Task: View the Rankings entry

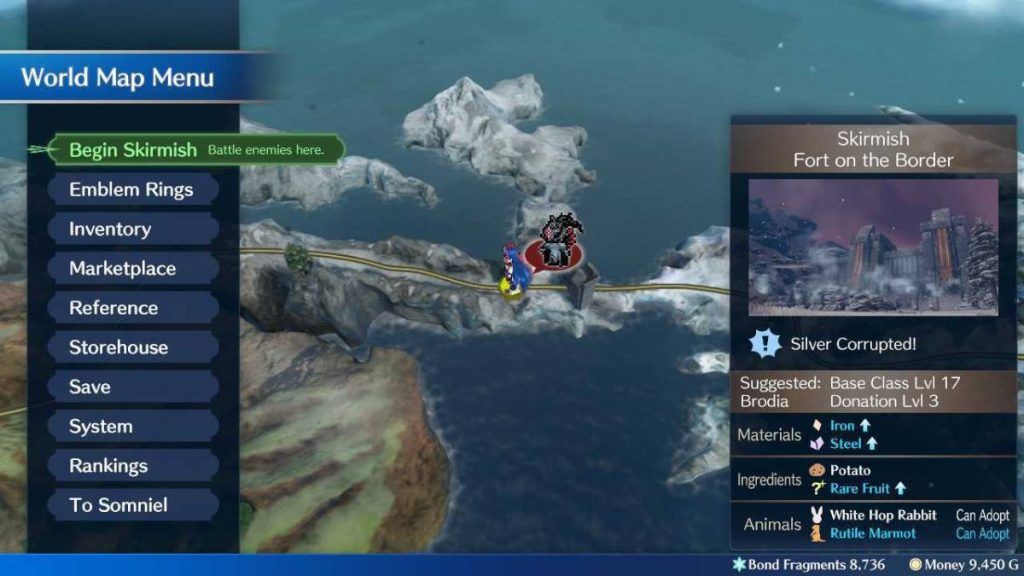Action: (x=108, y=466)
